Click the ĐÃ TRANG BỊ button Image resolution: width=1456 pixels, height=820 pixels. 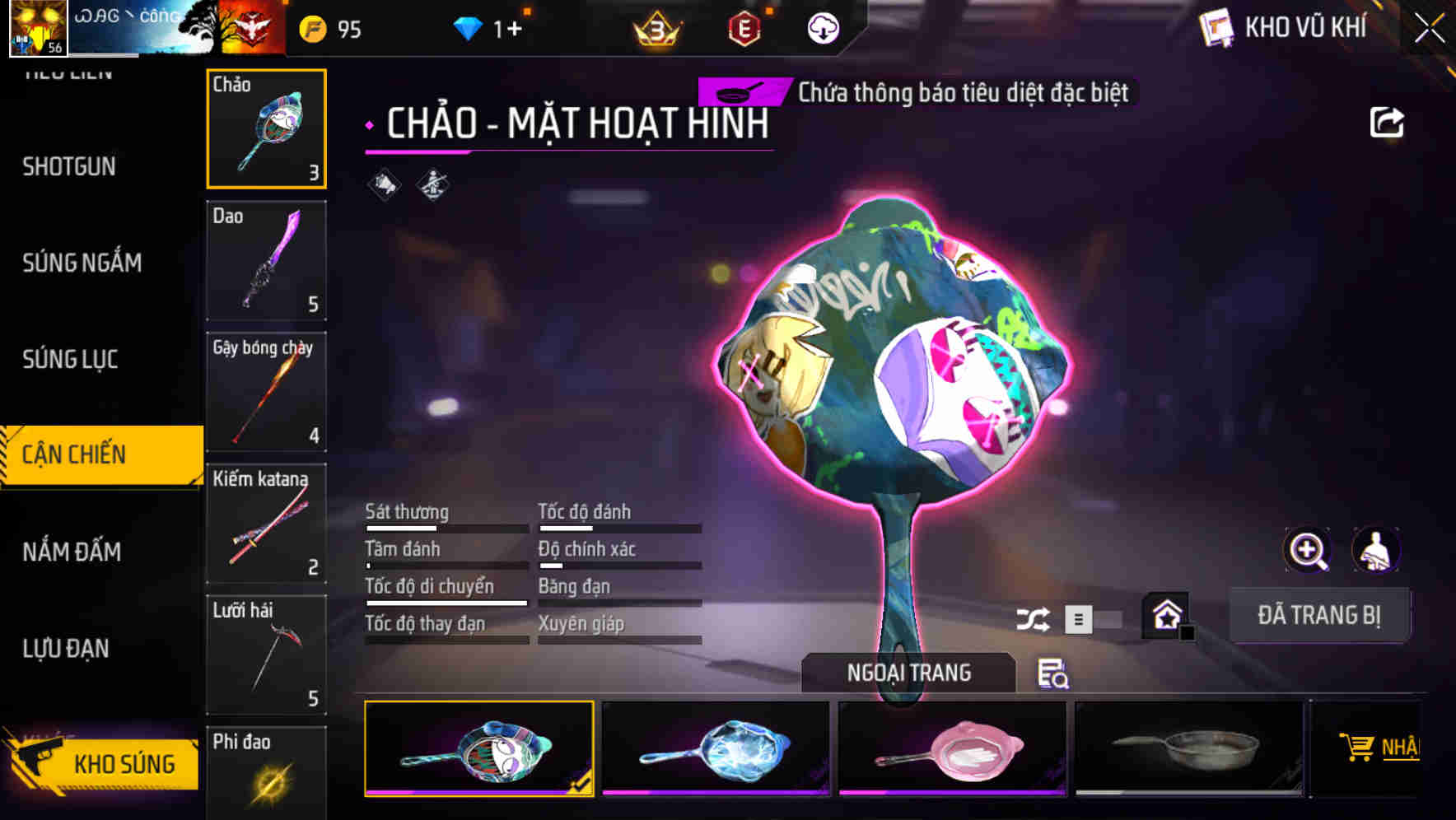click(1319, 615)
